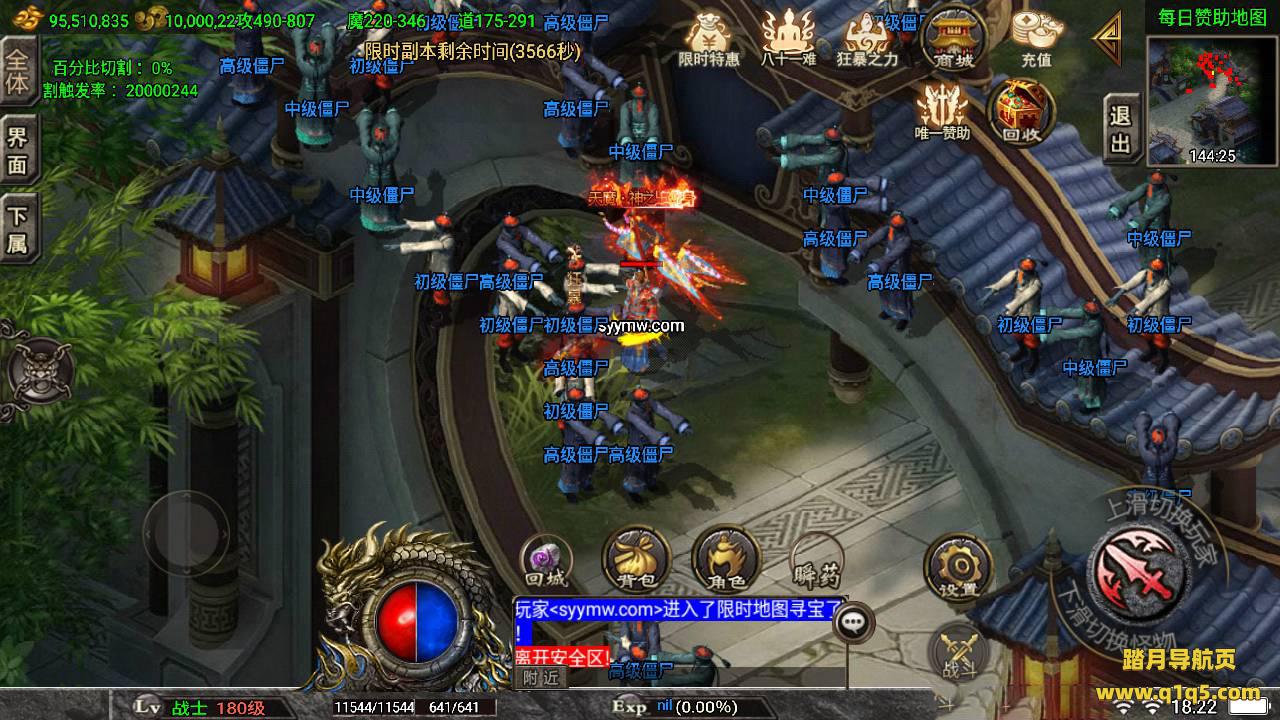Open the chat speech bubble button
This screenshot has width=1280, height=720.
click(852, 621)
